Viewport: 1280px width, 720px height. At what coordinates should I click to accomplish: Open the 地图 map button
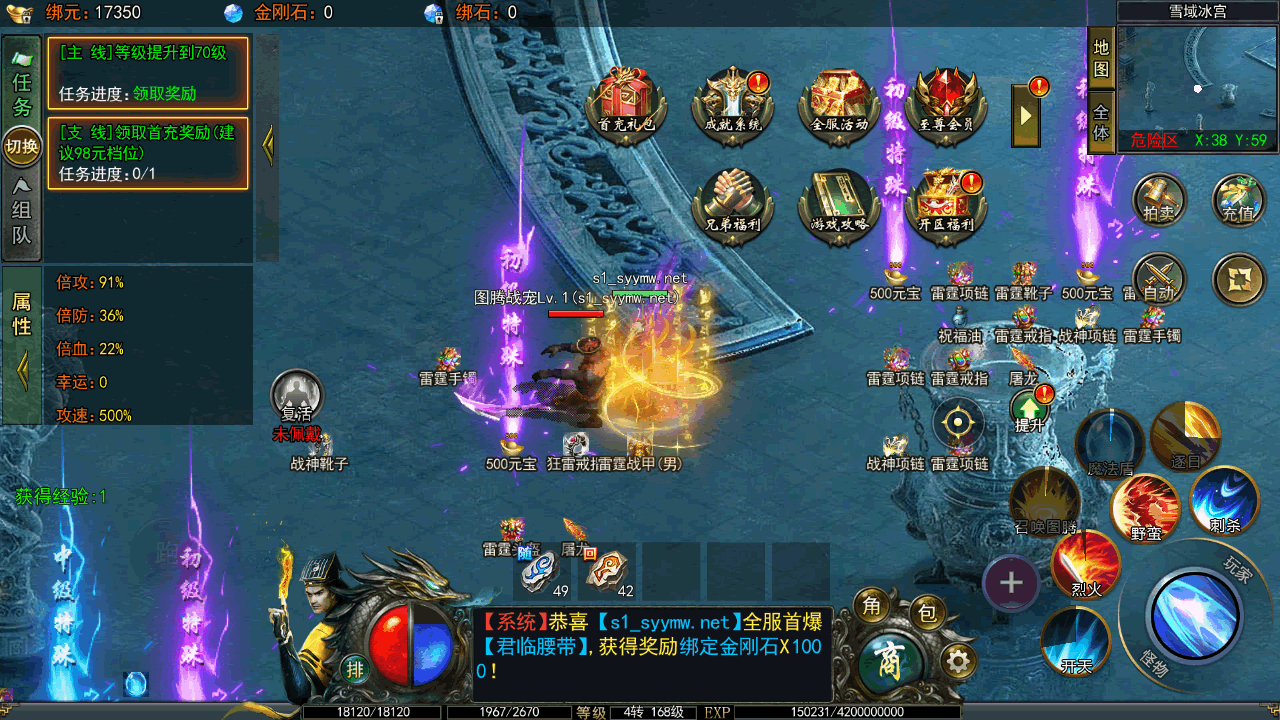tap(1101, 58)
